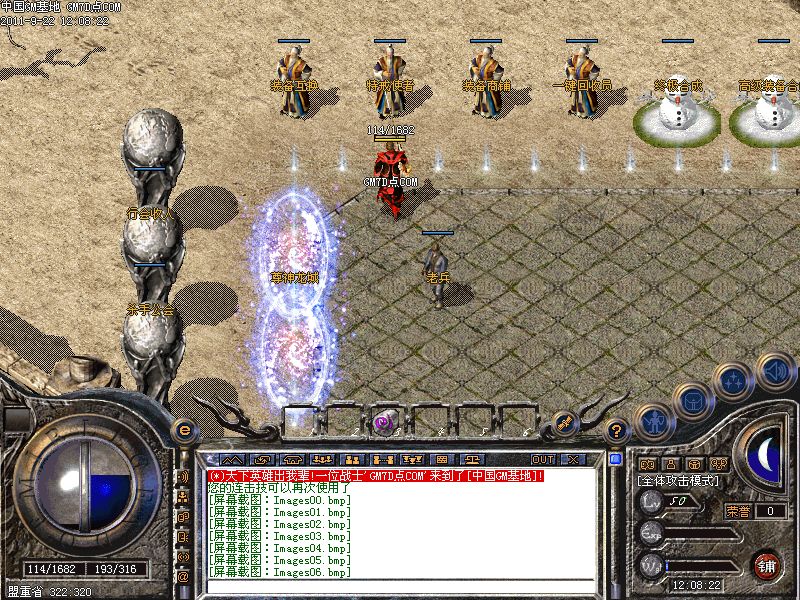Open the skills button with four stars

pyautogui.click(x=735, y=381)
